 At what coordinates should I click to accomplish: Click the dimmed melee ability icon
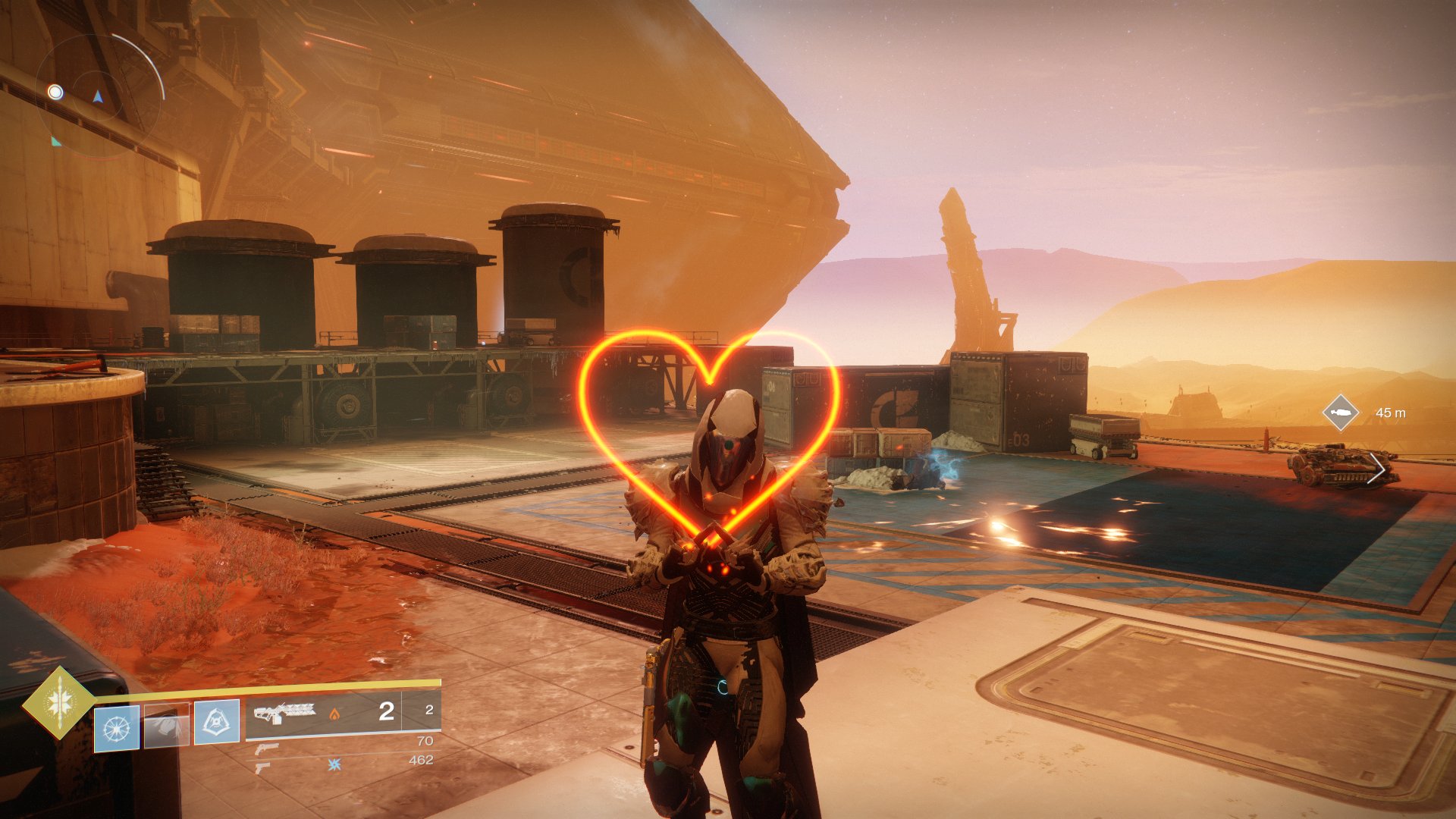[x=167, y=724]
